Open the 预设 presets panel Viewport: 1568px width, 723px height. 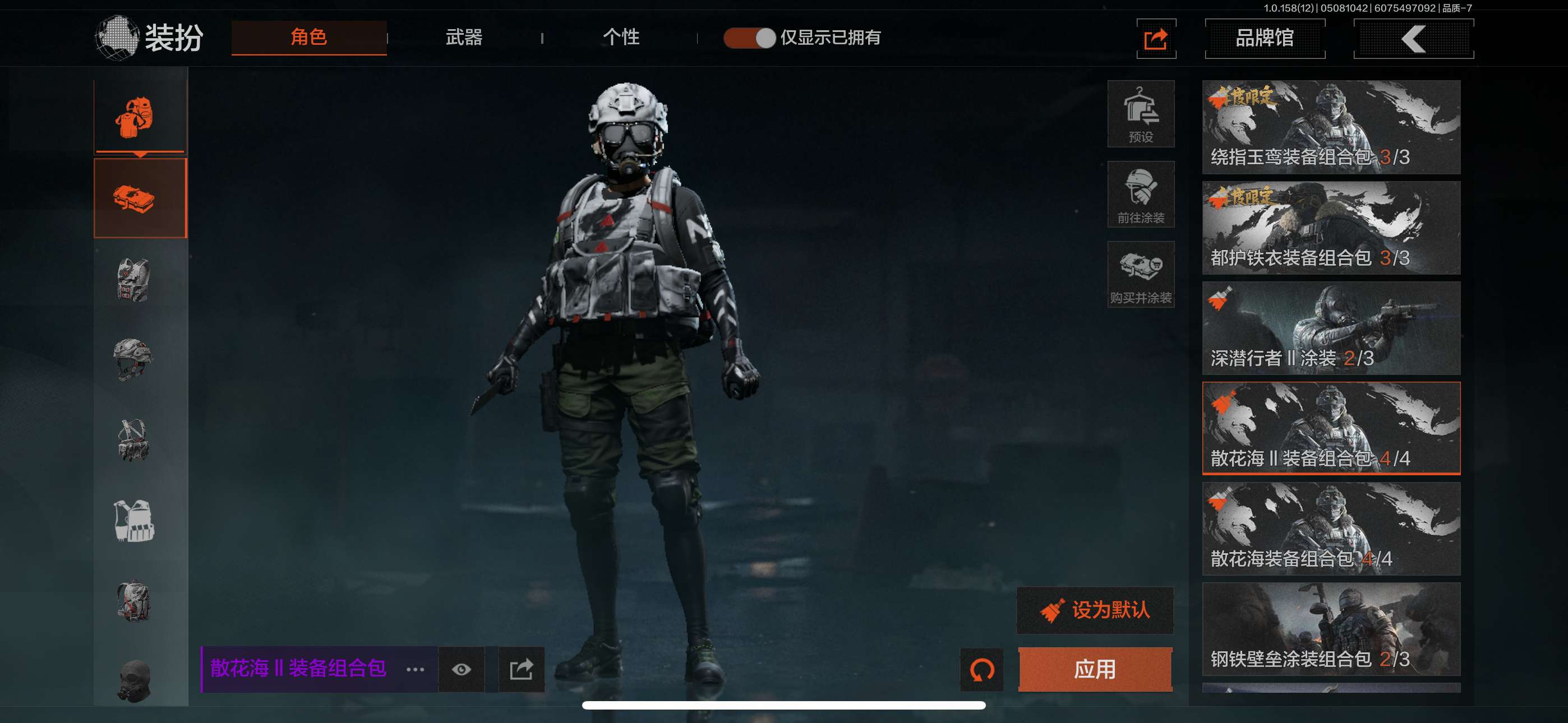pyautogui.click(x=1140, y=114)
